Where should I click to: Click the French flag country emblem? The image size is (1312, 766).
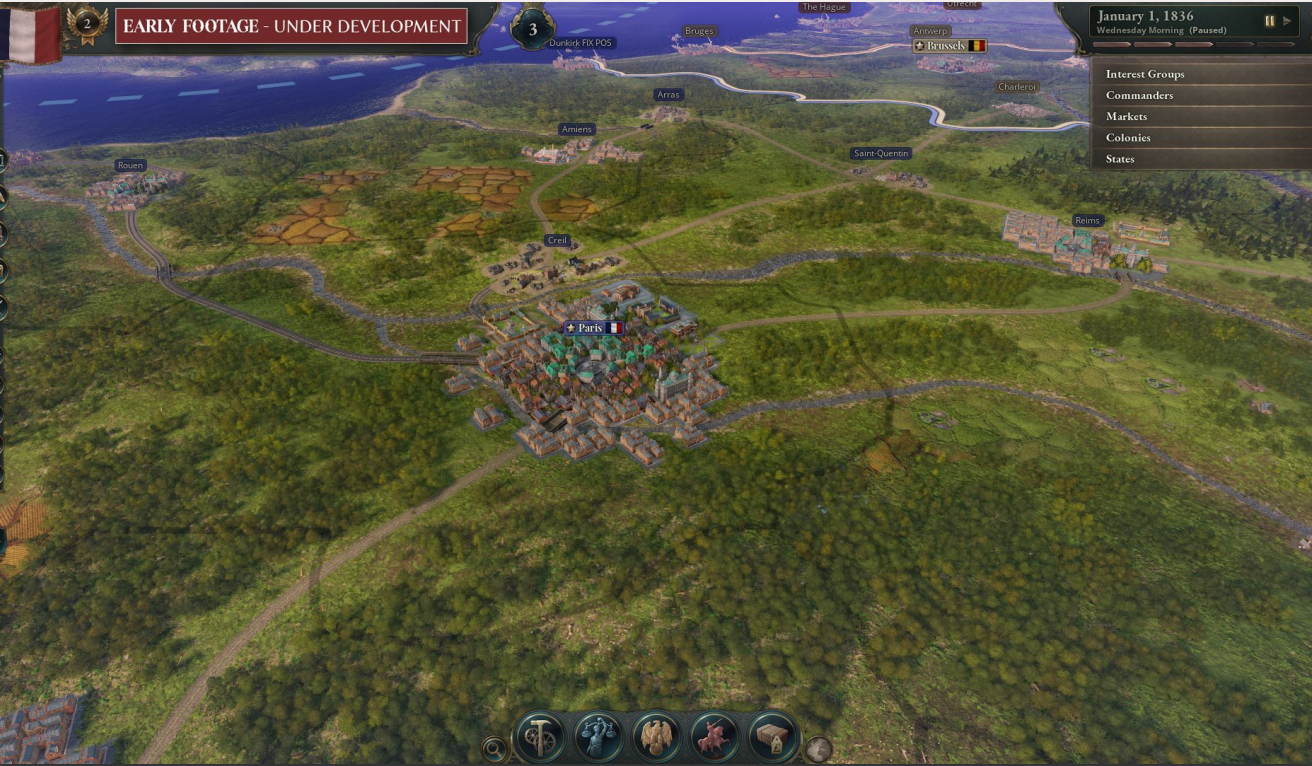click(x=29, y=32)
